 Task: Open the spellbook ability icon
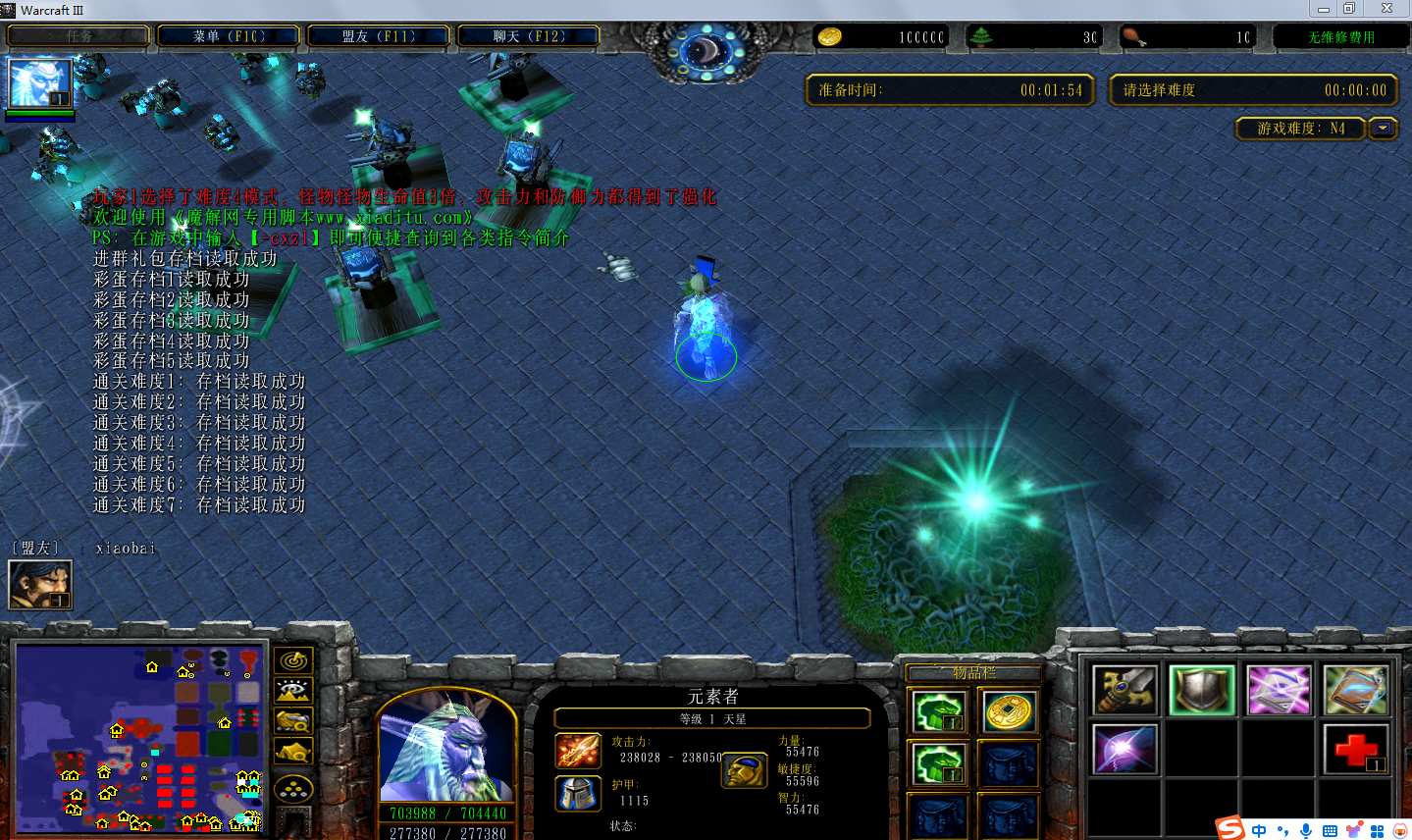tap(1355, 690)
